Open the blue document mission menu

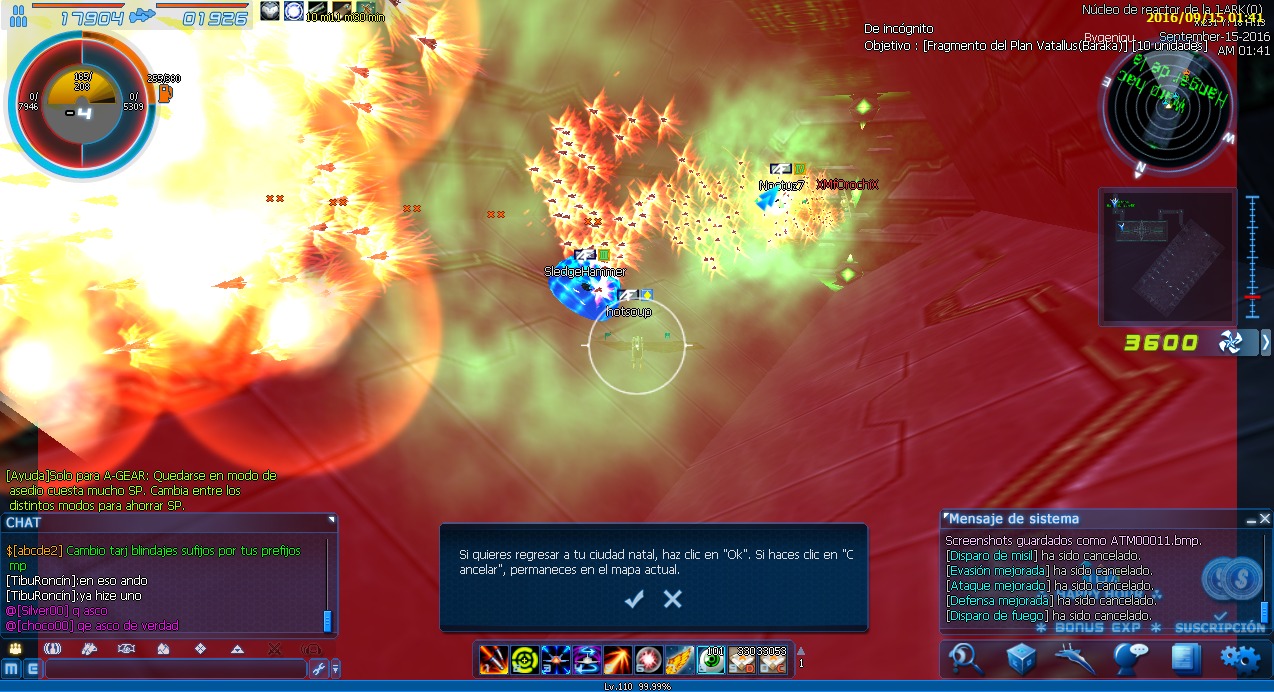click(x=1185, y=657)
